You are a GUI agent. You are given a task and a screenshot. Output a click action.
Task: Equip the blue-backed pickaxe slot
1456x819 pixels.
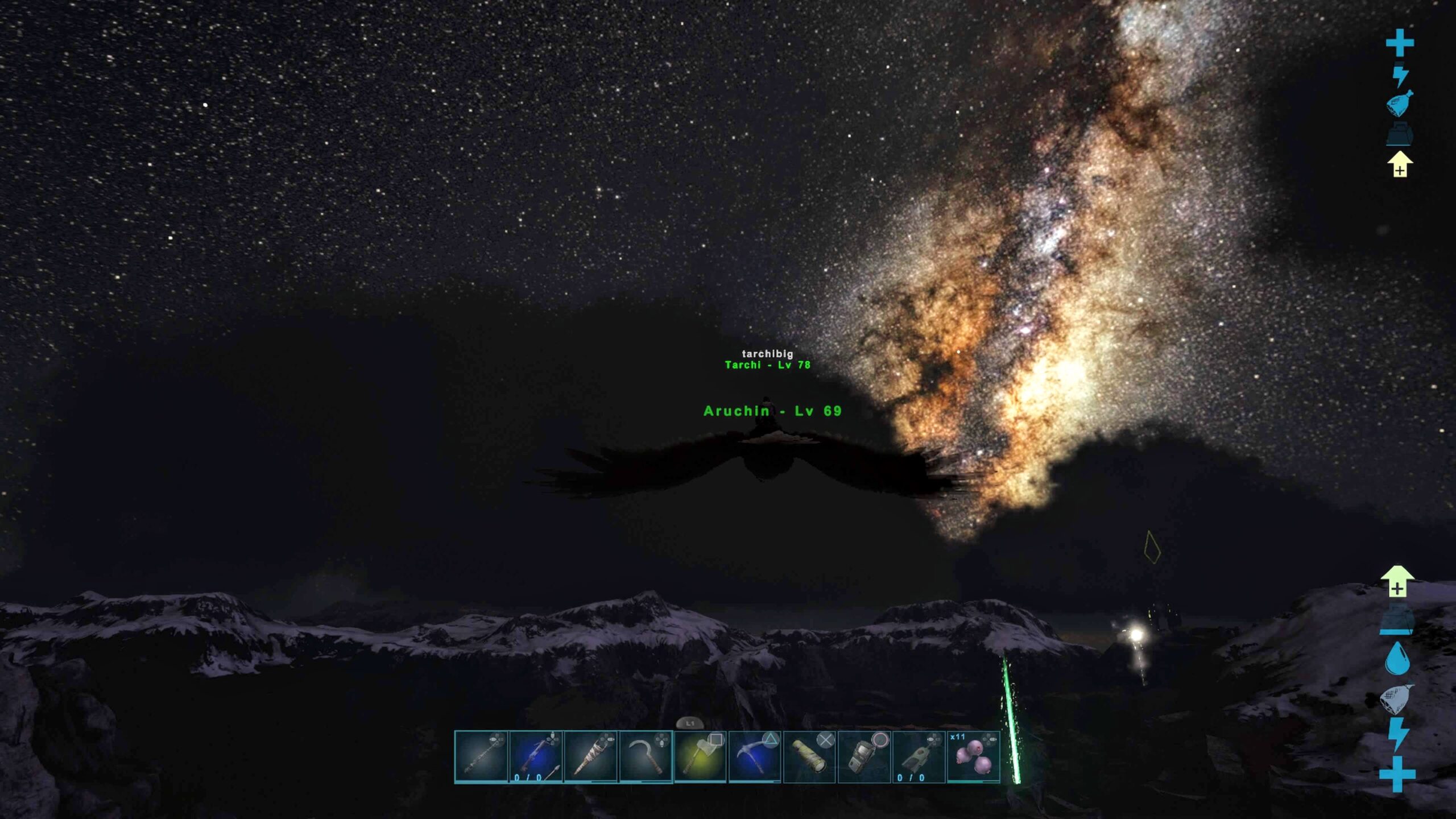coord(755,757)
